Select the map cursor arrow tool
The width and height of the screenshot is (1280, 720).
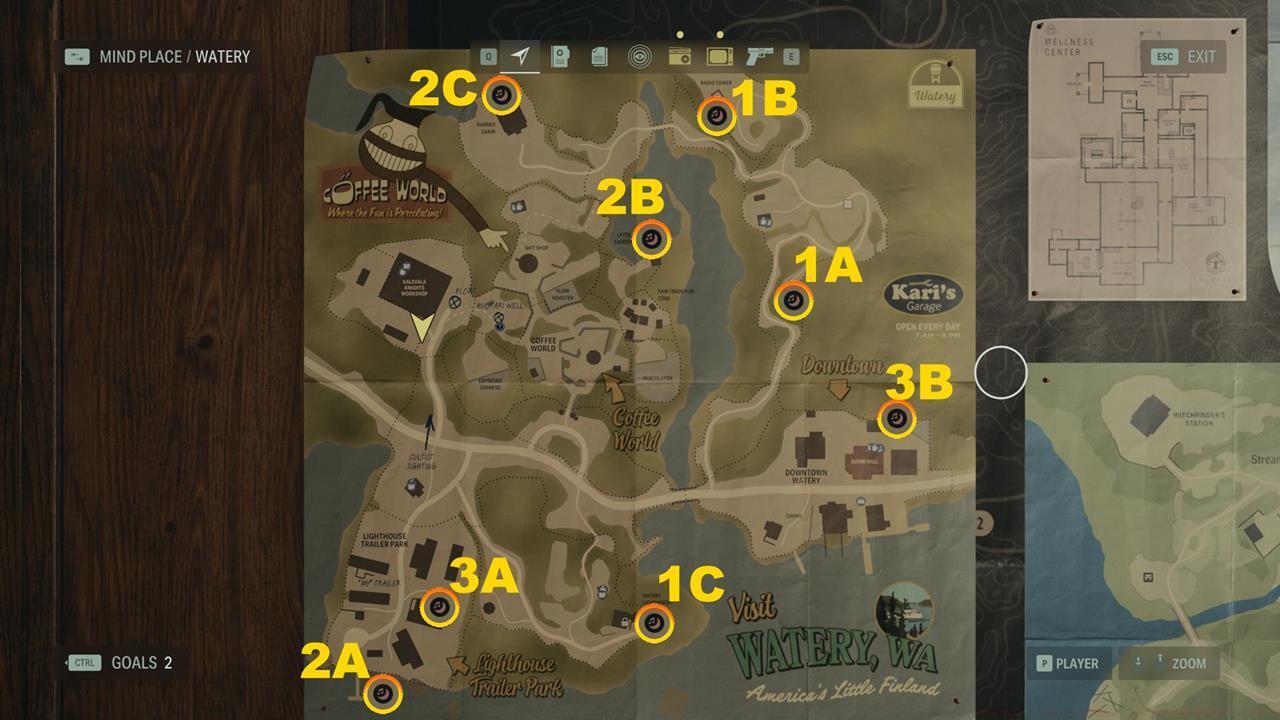coord(523,57)
